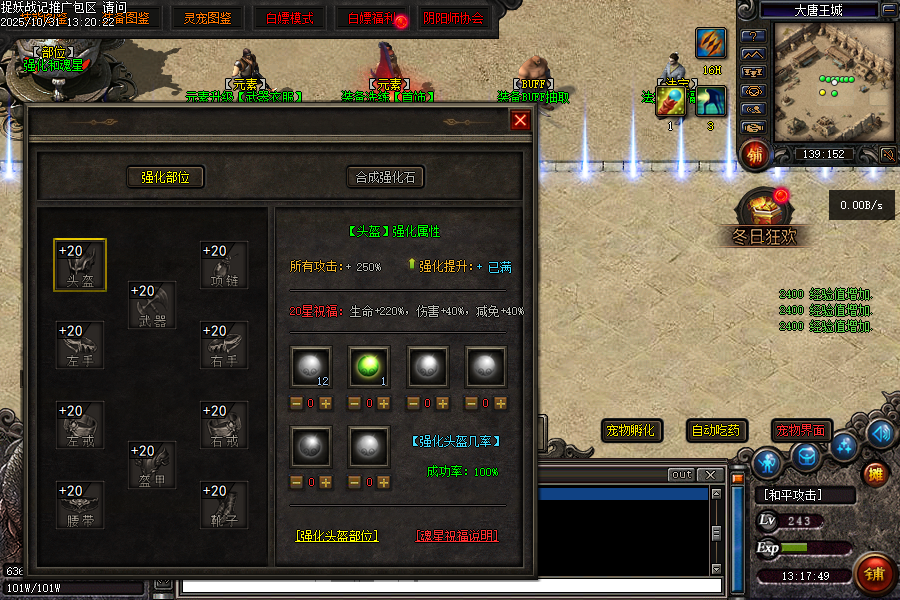This screenshot has height=600, width=900.
Task: Open the 阴阳师协会 menu button
Action: click(x=452, y=18)
